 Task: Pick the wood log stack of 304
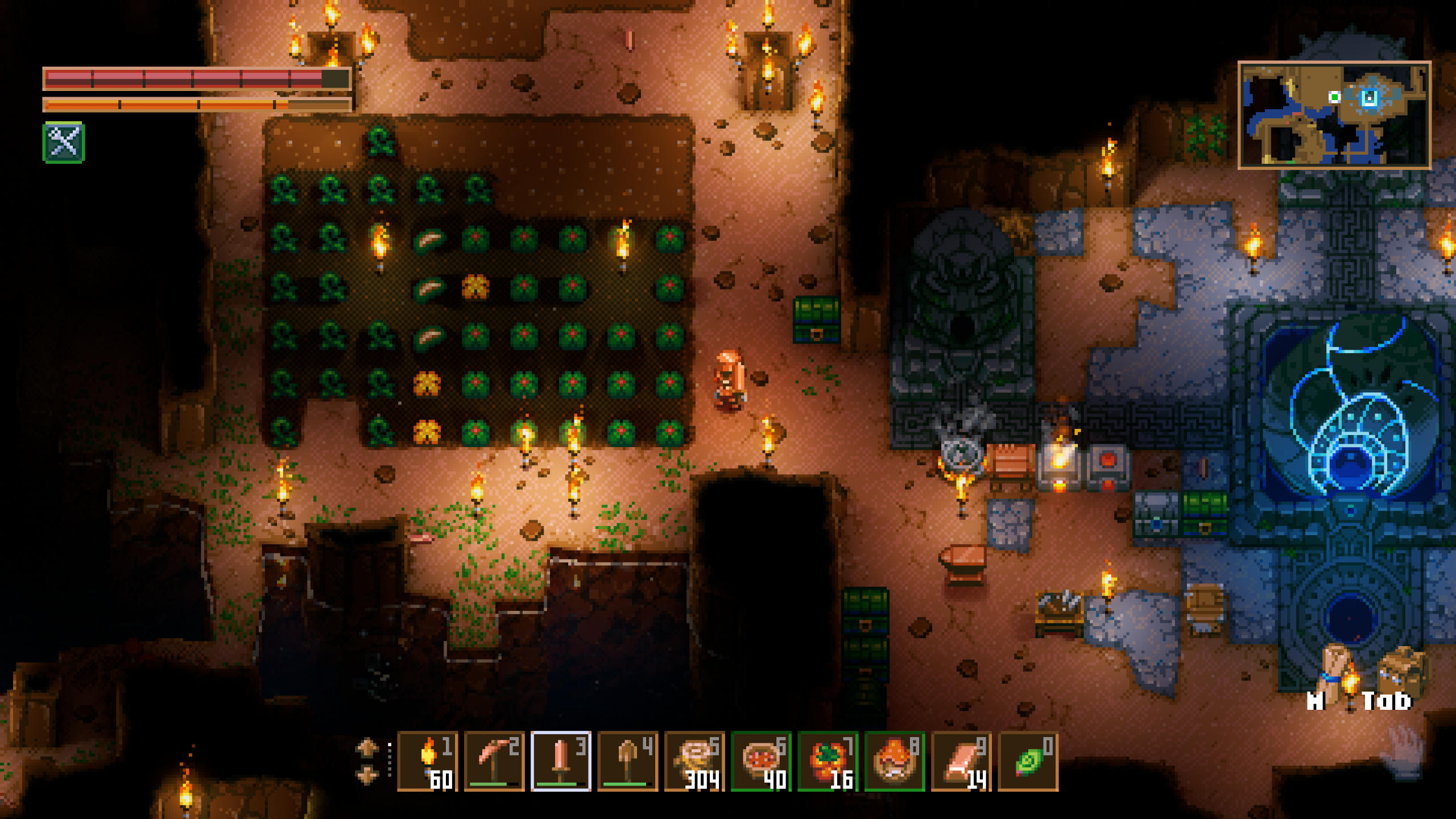pyautogui.click(x=694, y=761)
